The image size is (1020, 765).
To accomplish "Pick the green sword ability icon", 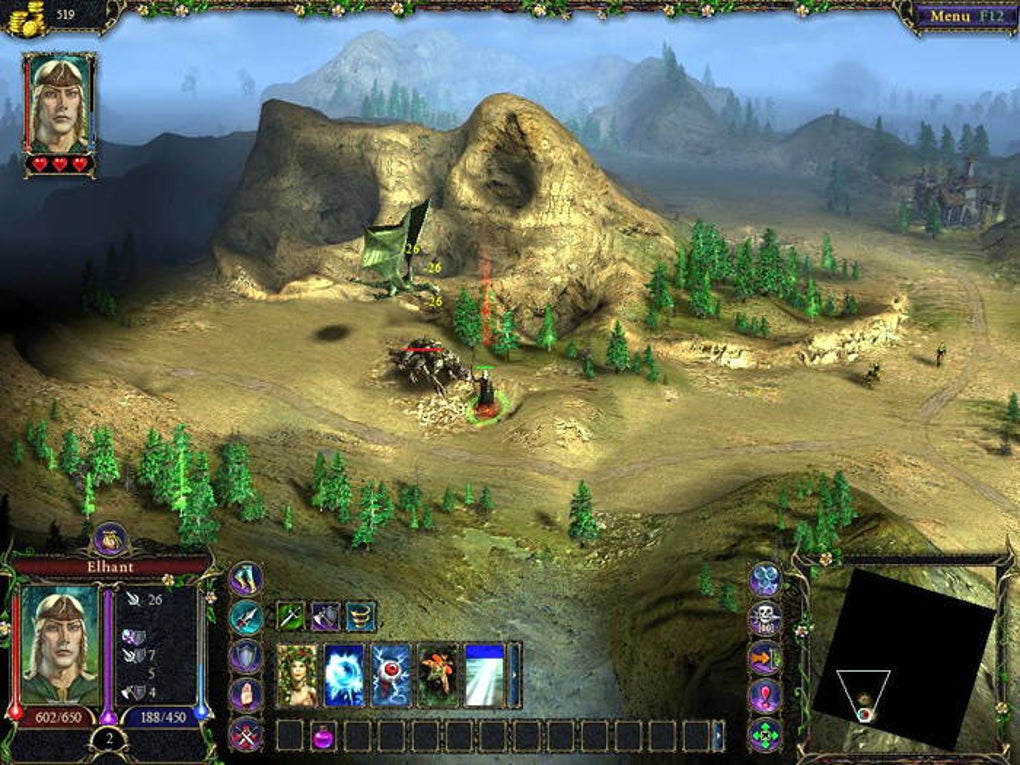I will tap(291, 616).
